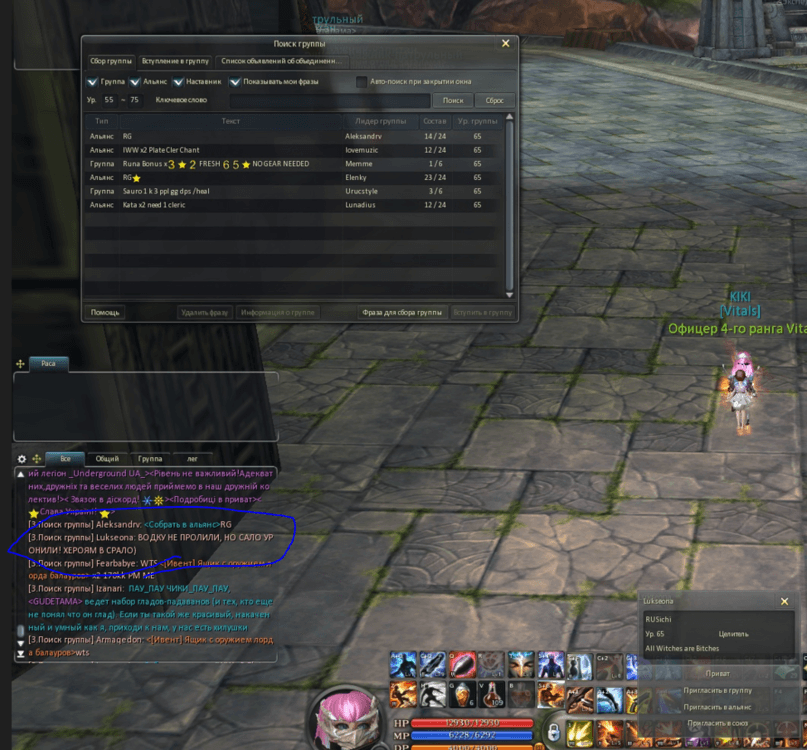Open chat settings gear icon
Screen dimensions: 807x750
[x=22, y=459]
